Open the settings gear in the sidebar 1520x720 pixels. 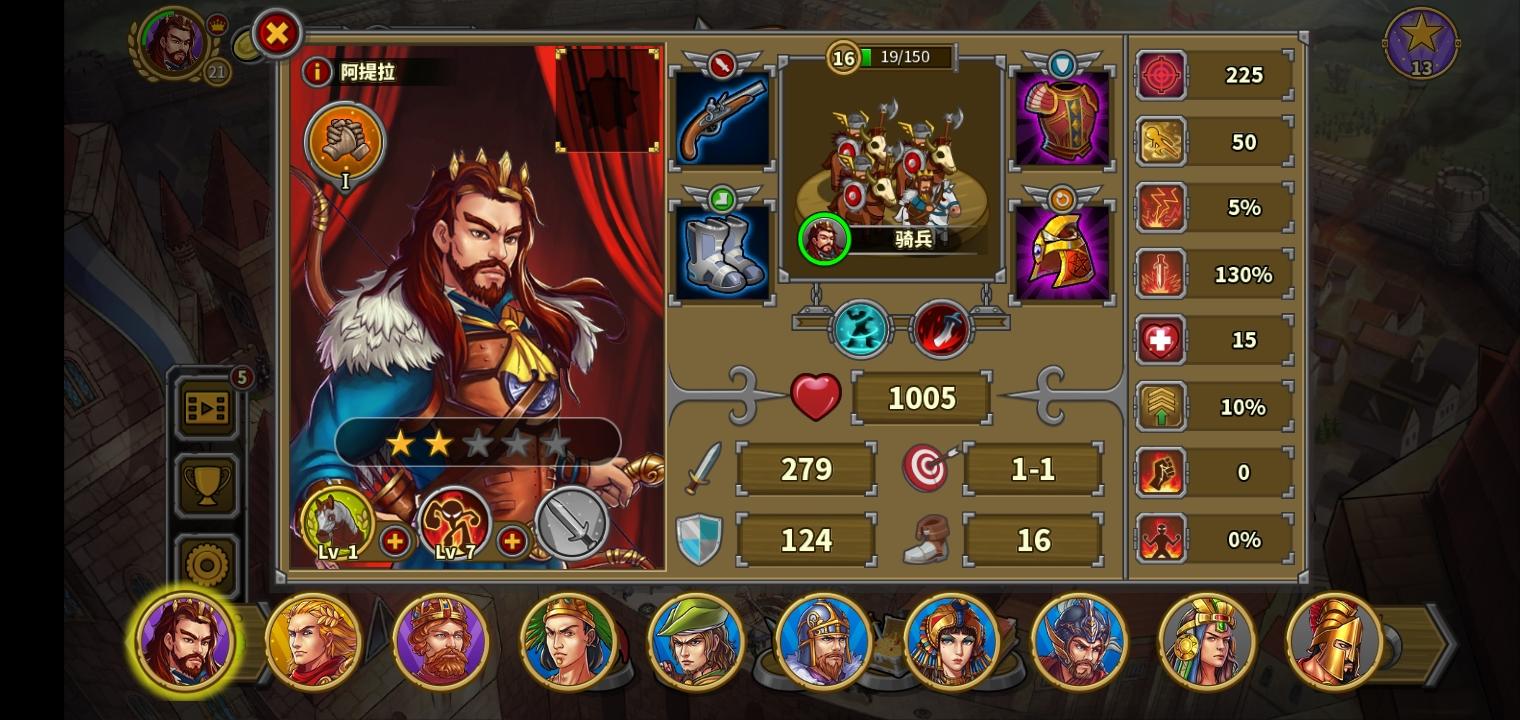[206, 563]
